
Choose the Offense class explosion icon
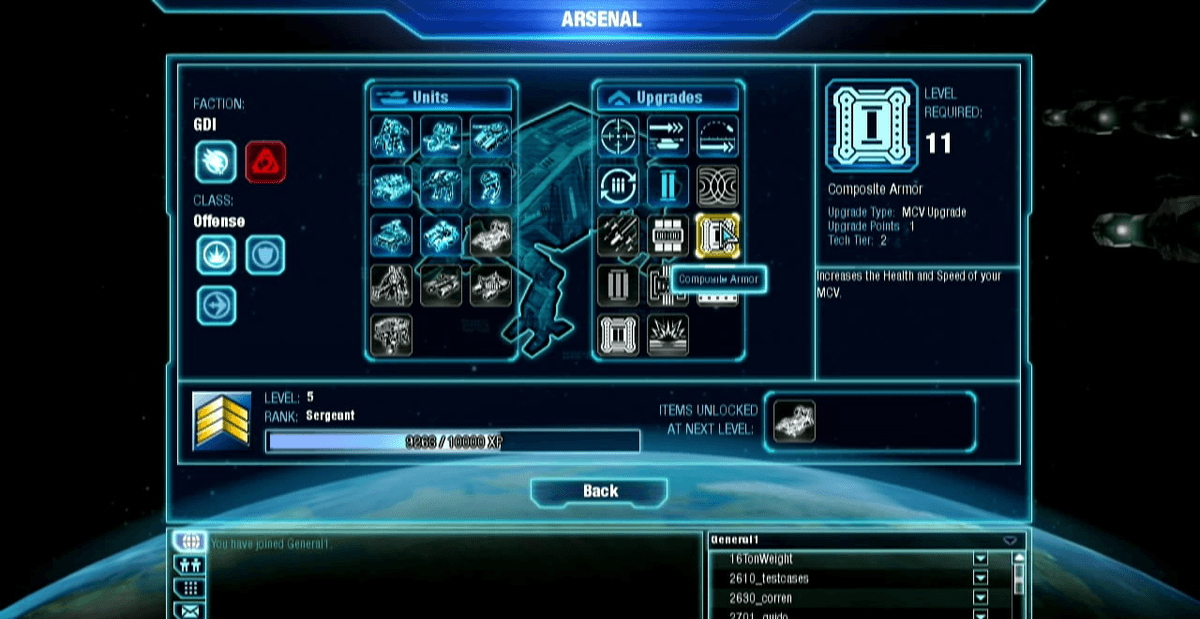coord(216,255)
